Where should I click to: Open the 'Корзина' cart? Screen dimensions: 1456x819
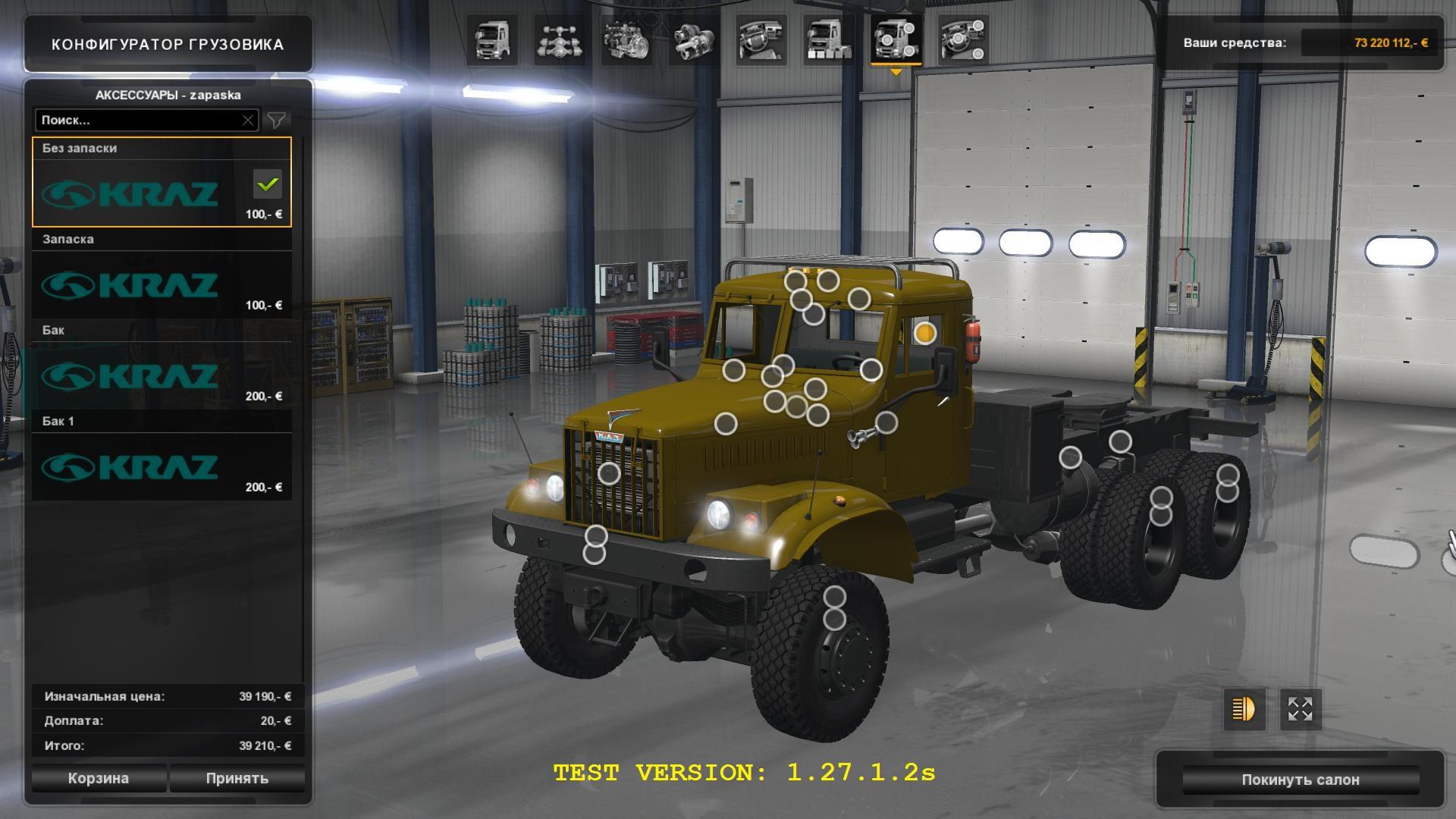pyautogui.click(x=99, y=778)
